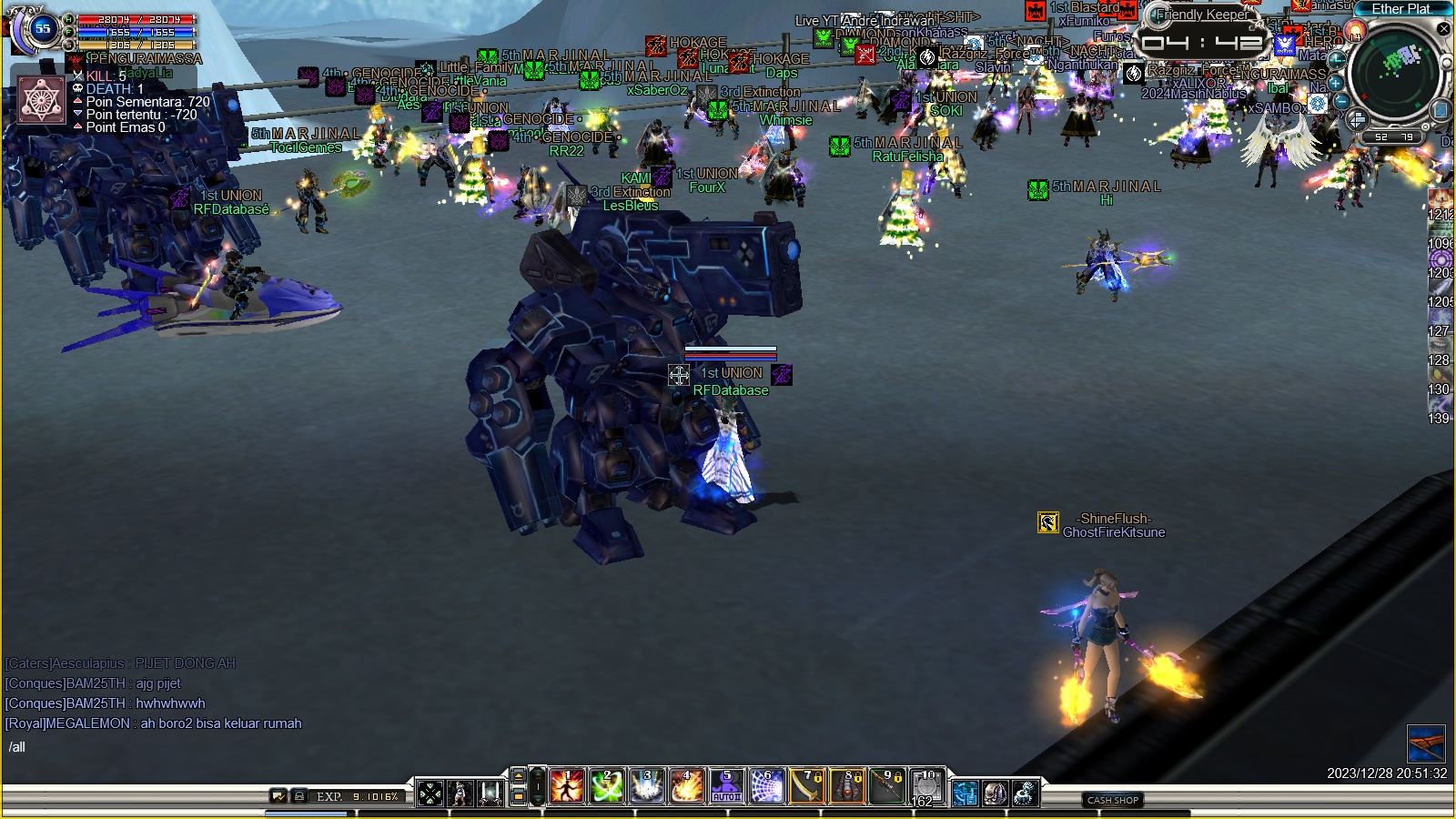The image size is (1456, 819).
Task: Click the chat input field showing /all
Action: [136, 747]
